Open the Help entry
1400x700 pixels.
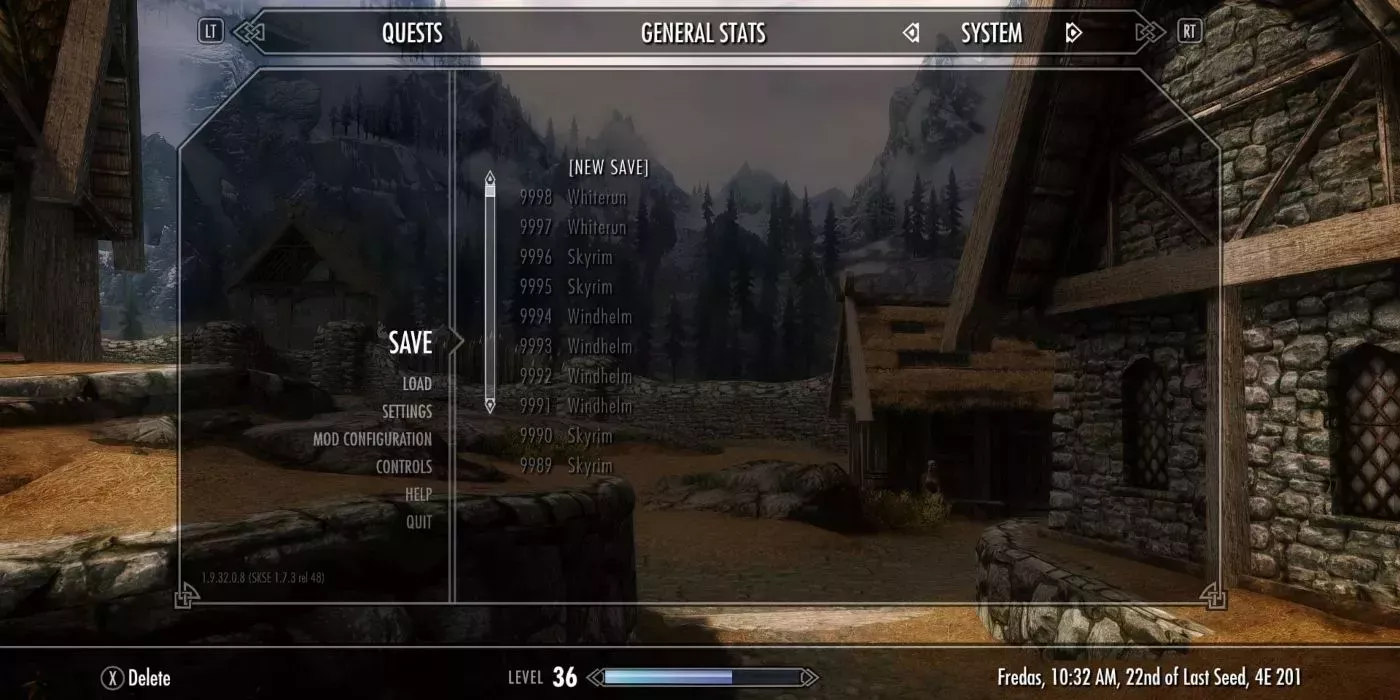(x=418, y=494)
